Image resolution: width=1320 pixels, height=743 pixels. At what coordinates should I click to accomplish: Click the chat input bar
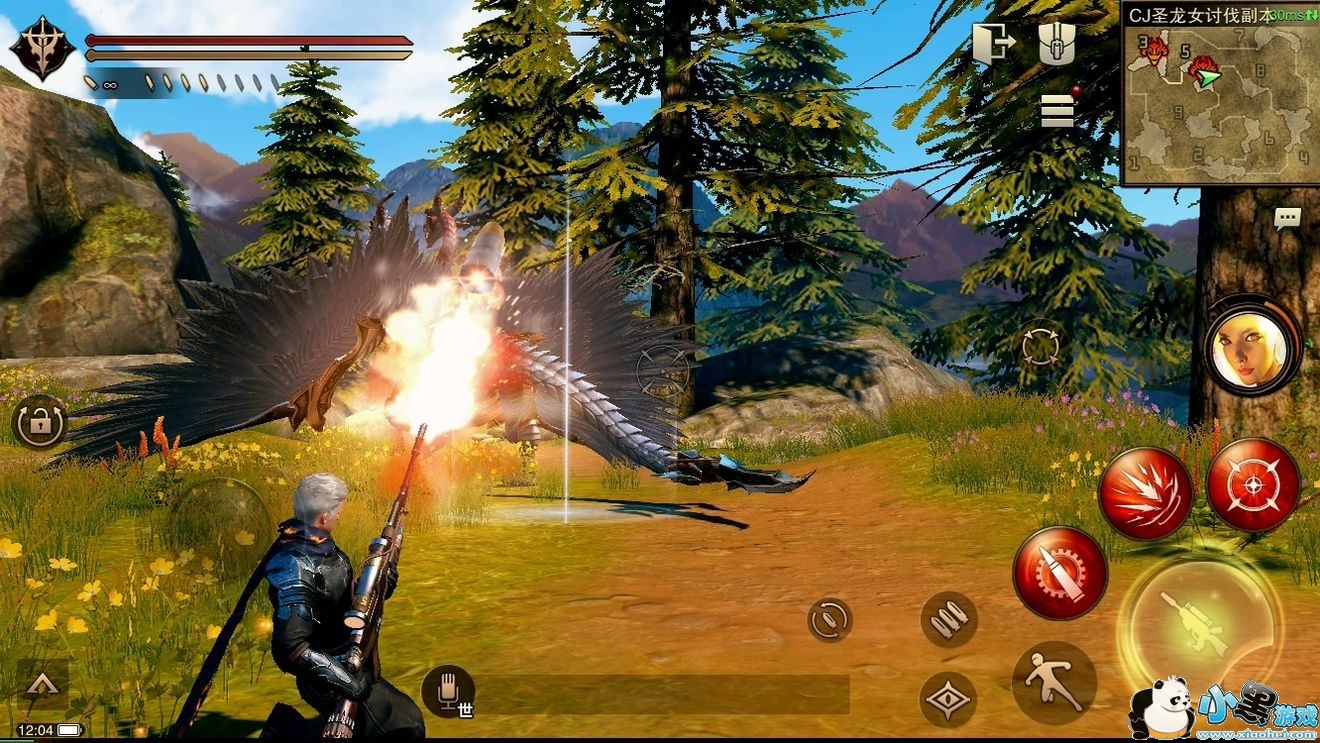(660, 694)
